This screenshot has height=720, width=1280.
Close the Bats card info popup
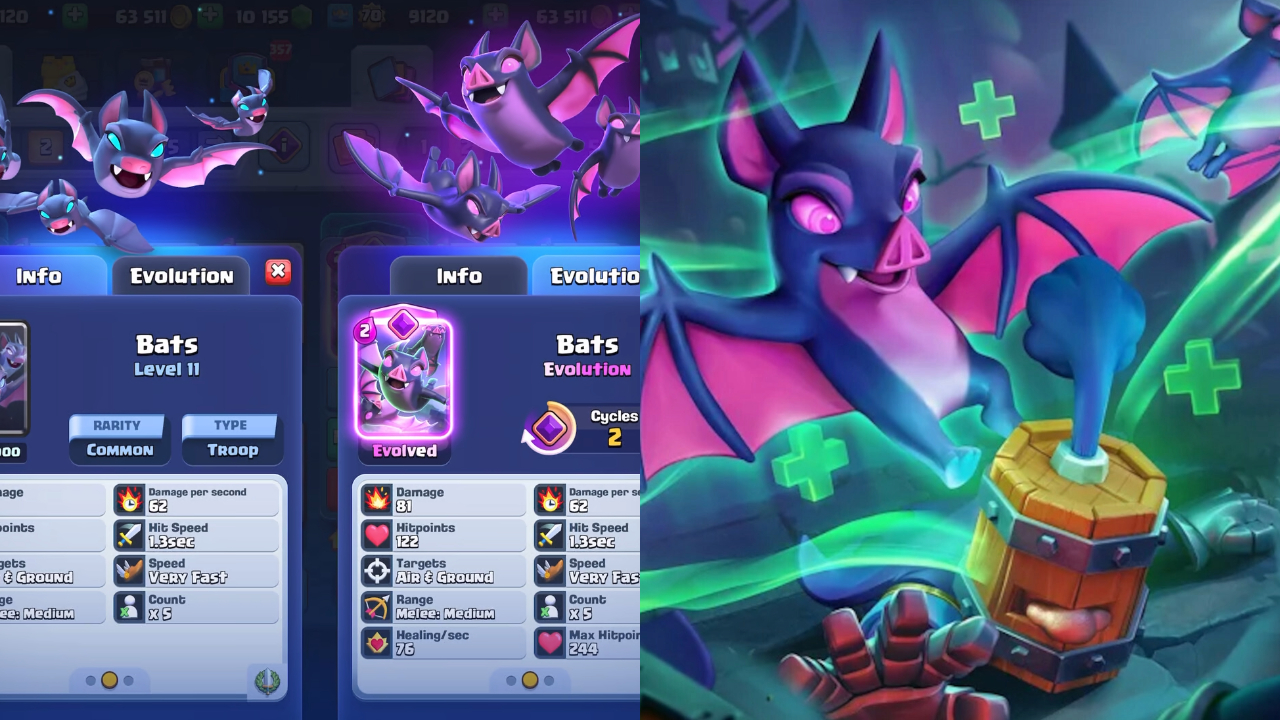277,270
